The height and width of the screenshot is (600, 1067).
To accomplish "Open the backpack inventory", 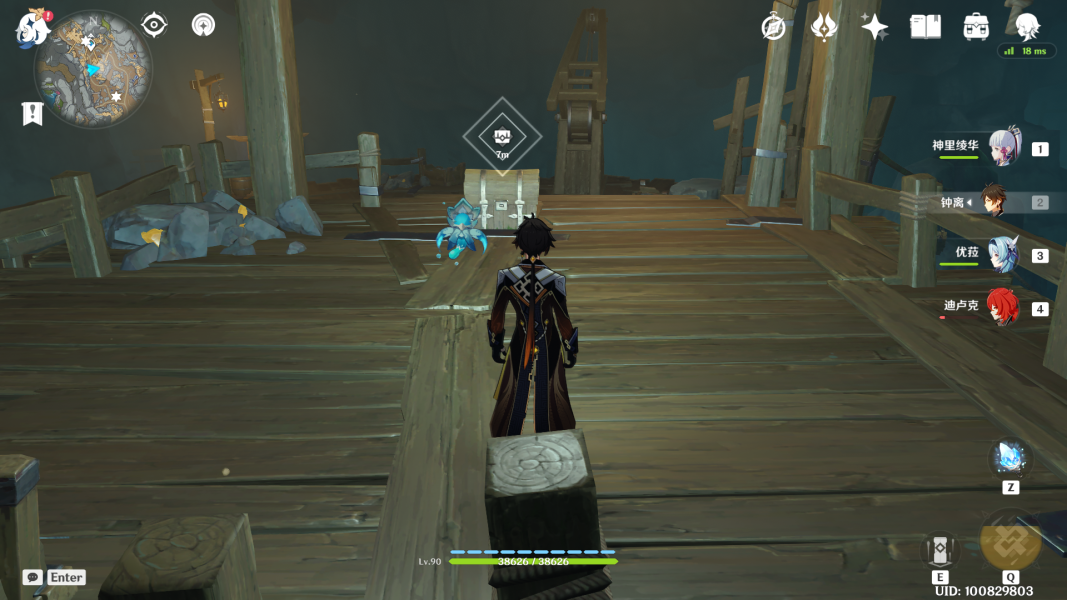I will click(976, 27).
